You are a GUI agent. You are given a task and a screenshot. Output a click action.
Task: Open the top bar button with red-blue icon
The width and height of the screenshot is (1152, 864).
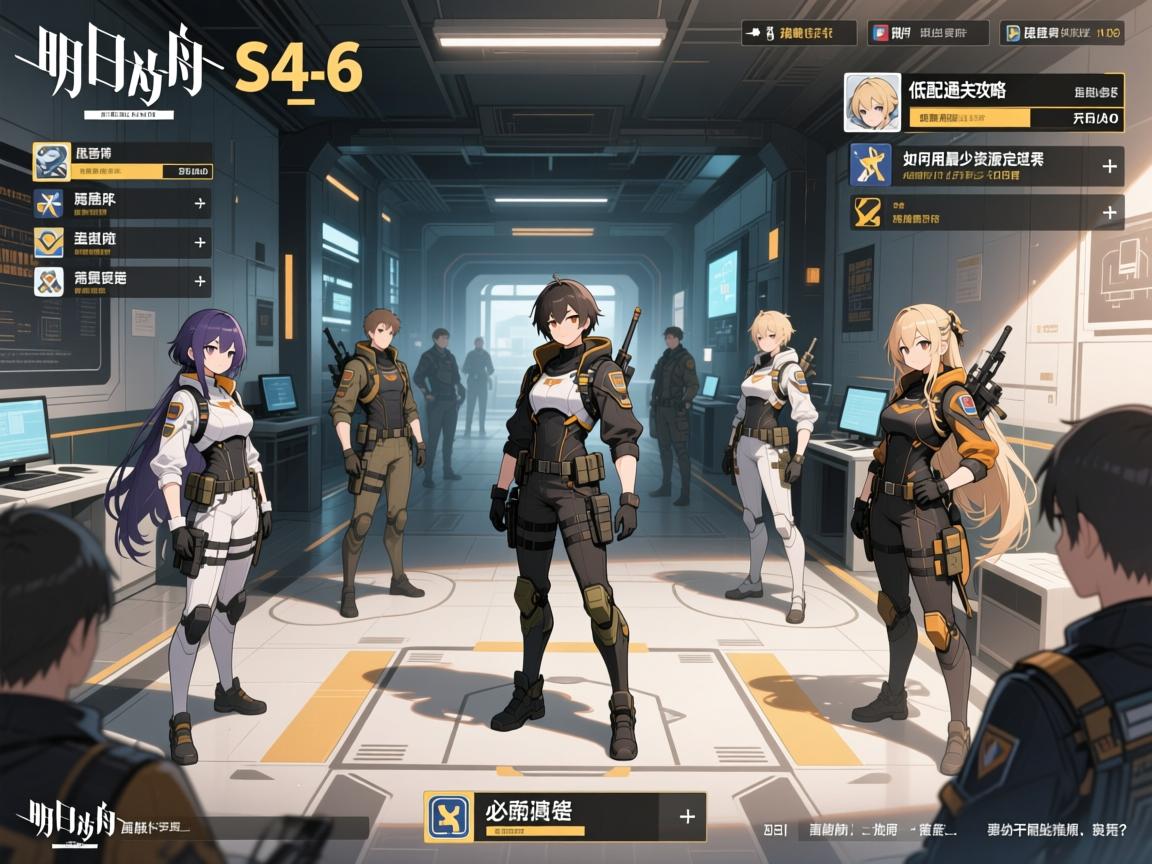tap(927, 33)
